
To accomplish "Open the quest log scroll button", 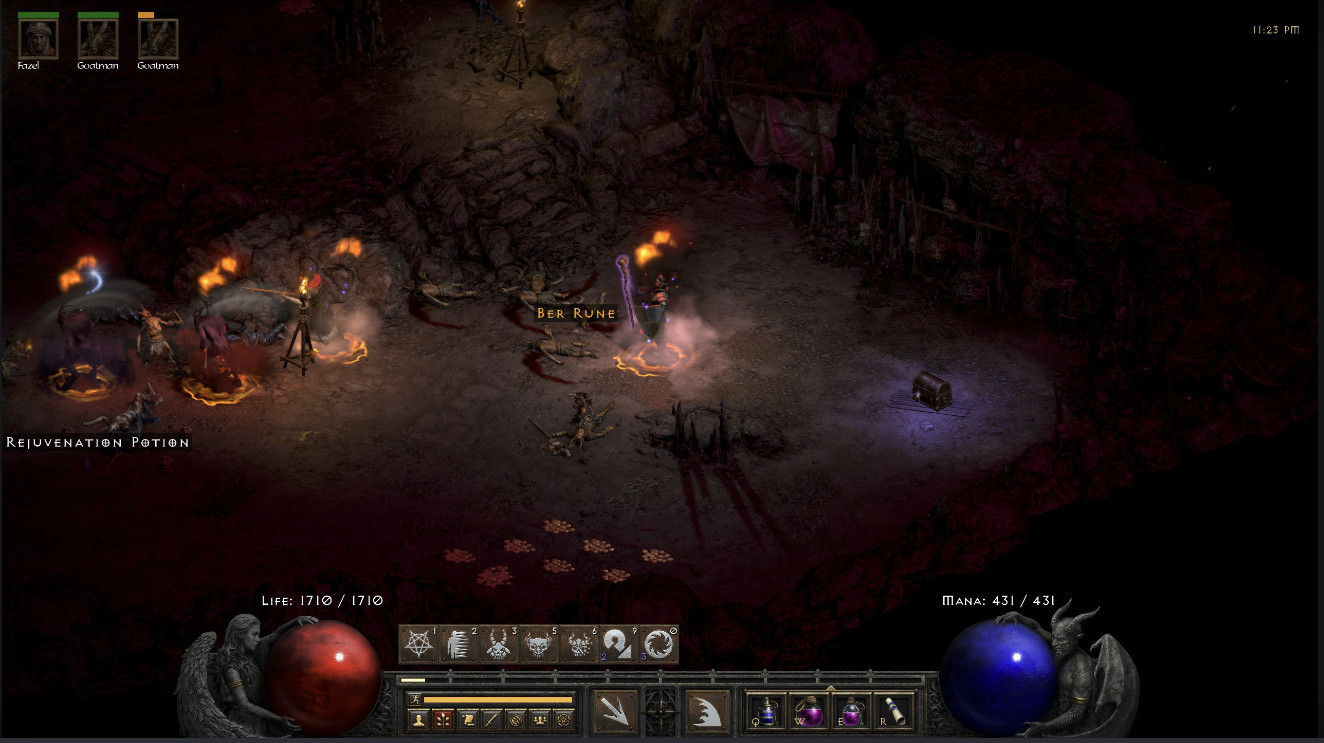I will (467, 718).
